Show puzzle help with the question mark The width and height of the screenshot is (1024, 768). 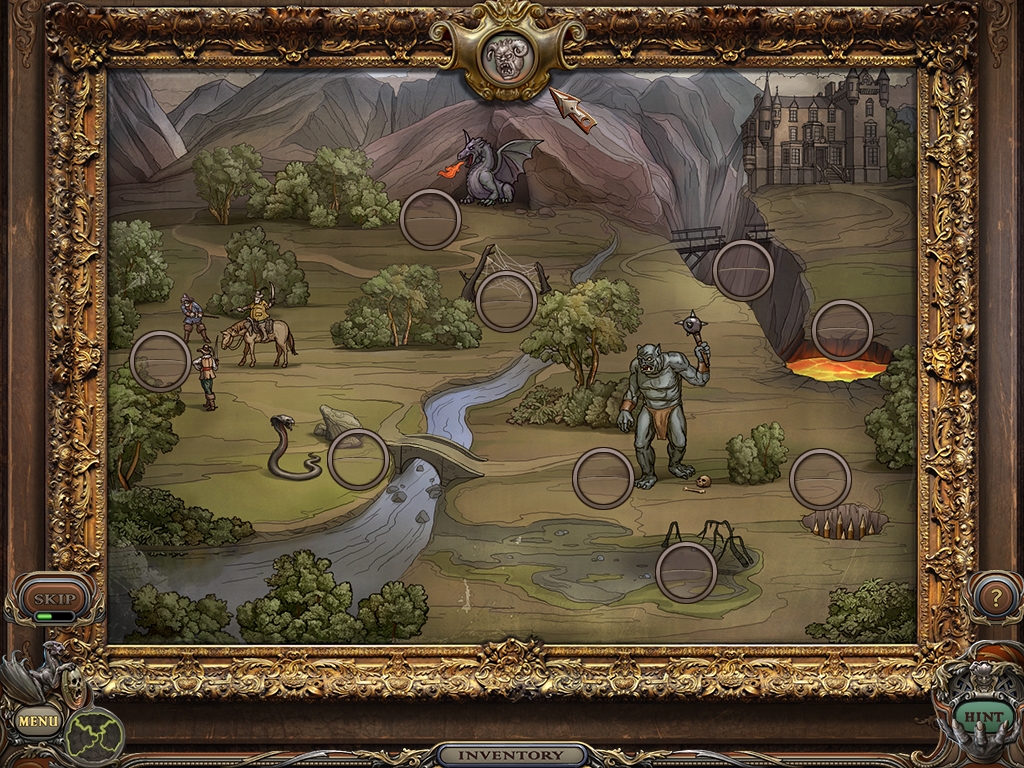coord(994,598)
